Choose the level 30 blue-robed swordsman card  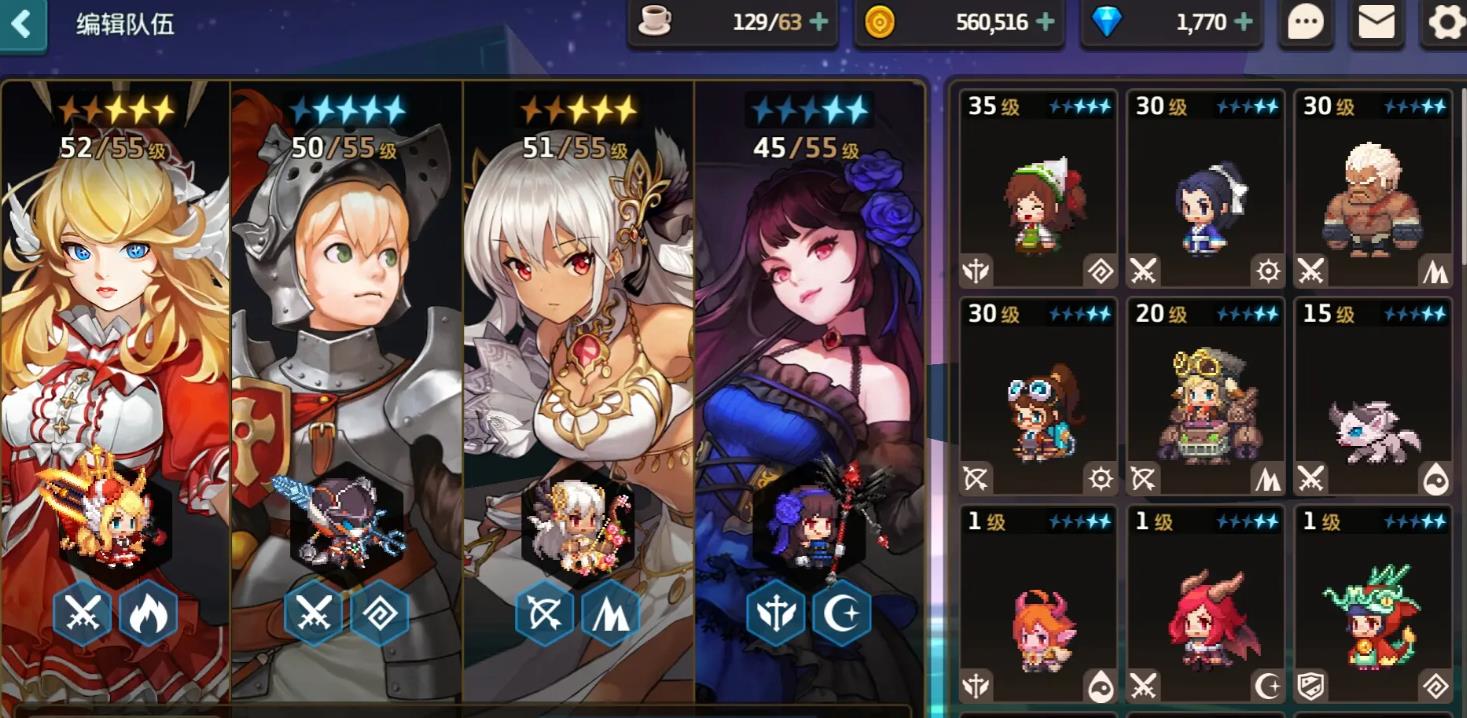point(1205,189)
